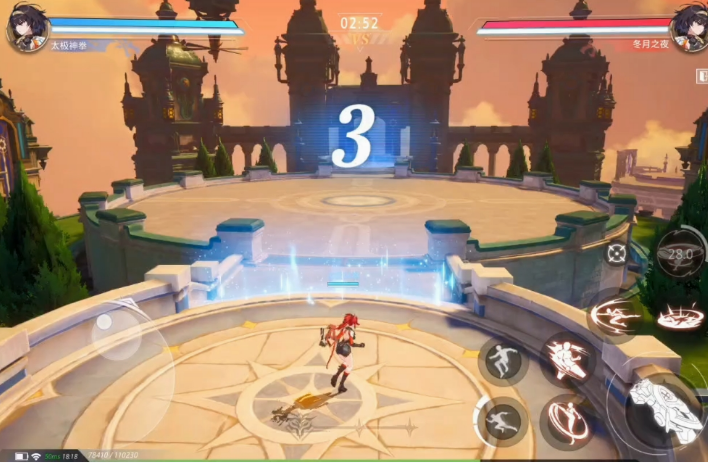Activate the crouching punch burst skill
The width and height of the screenshot is (708, 463).
point(568,360)
